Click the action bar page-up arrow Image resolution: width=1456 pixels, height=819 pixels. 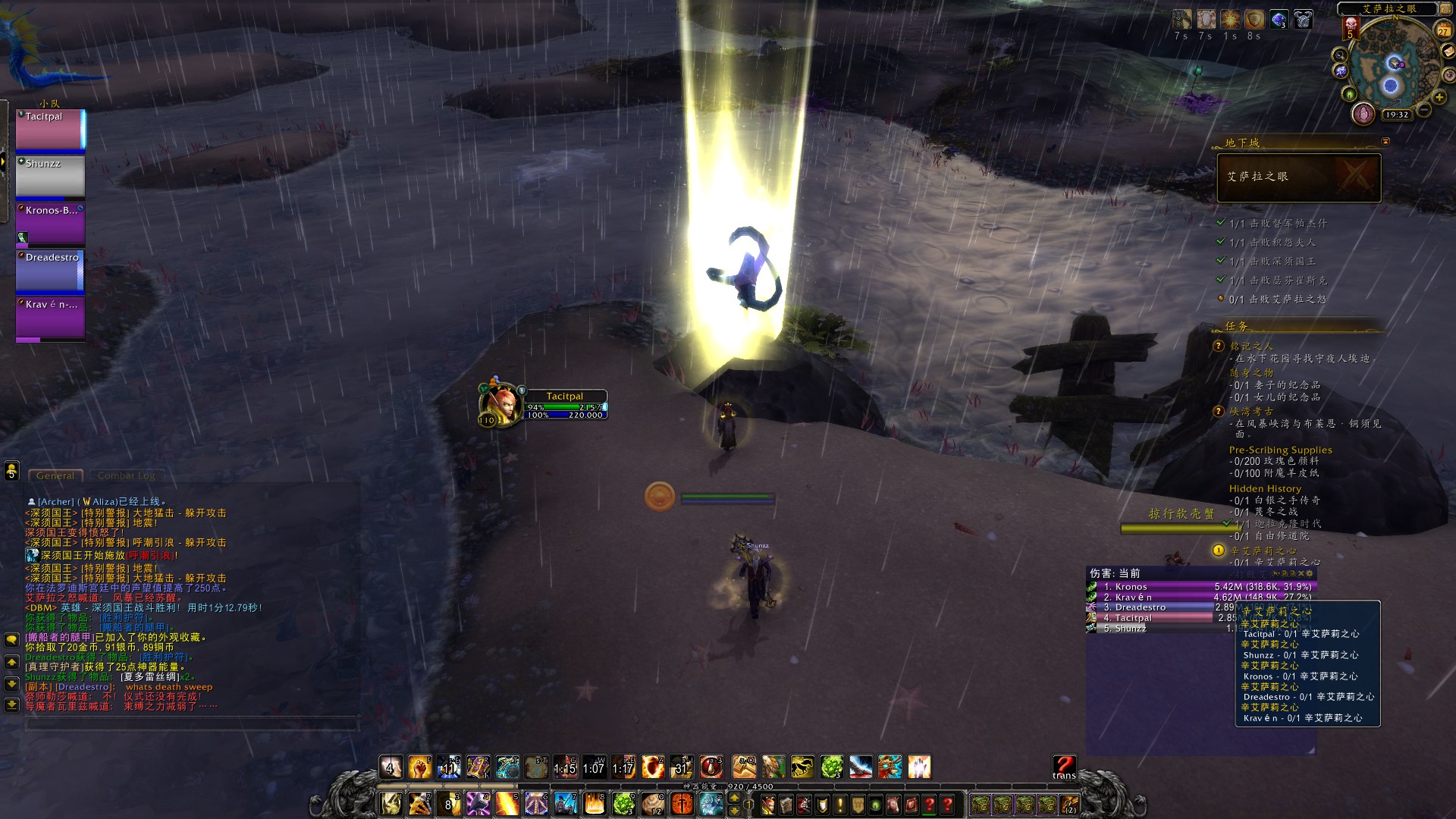coord(734,797)
